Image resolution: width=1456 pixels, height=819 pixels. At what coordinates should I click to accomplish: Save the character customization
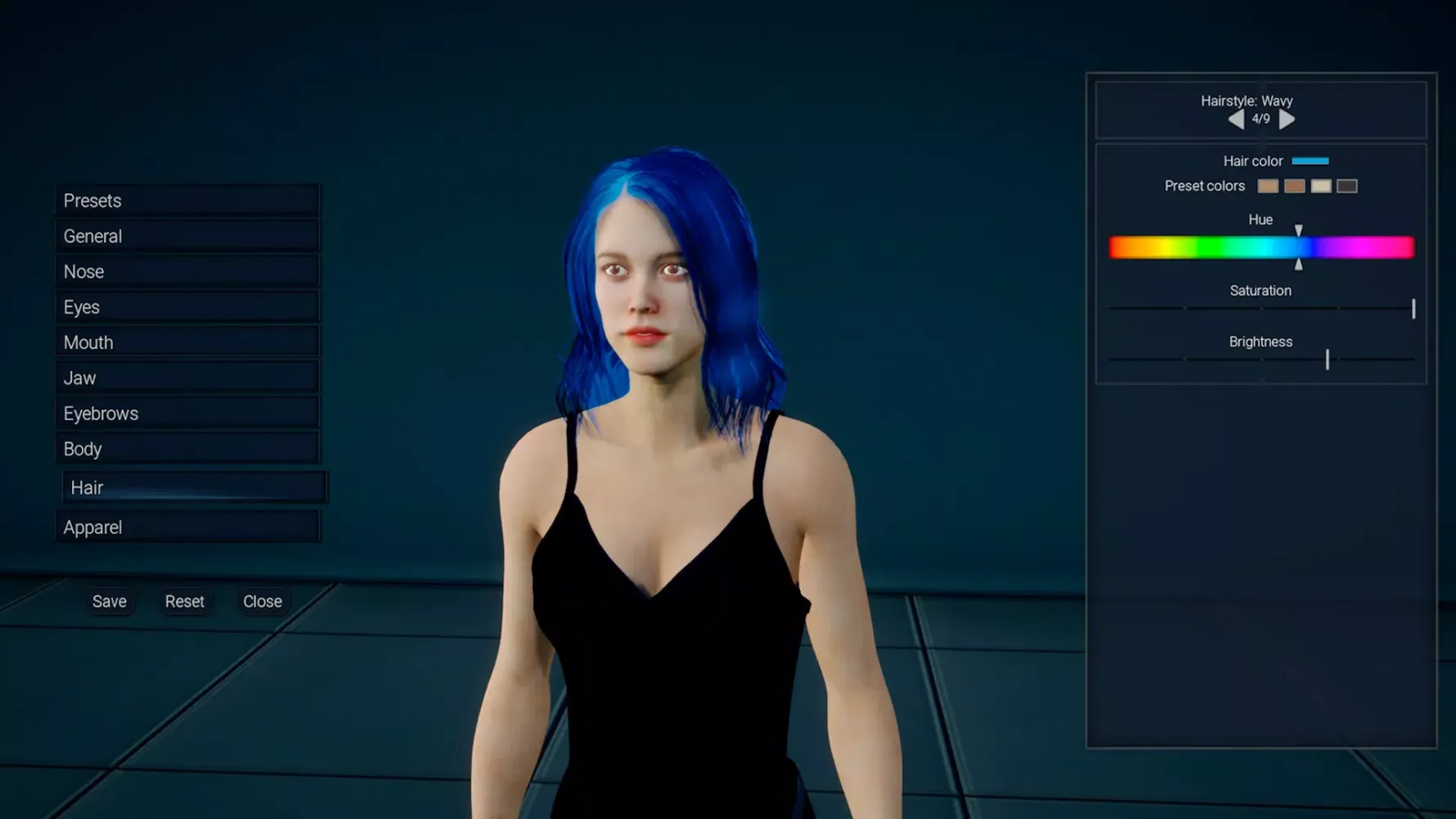tap(110, 601)
